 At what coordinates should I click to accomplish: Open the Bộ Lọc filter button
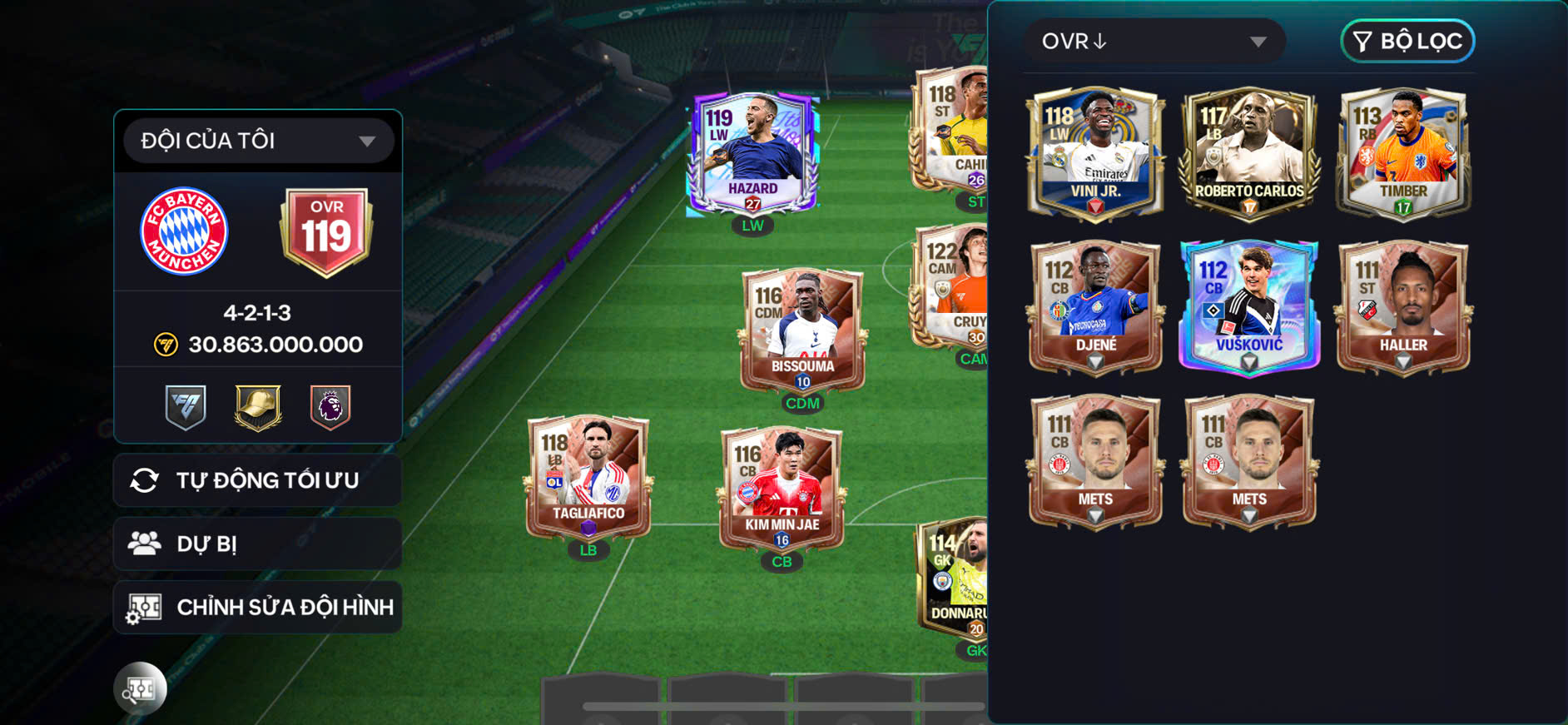[x=1407, y=42]
